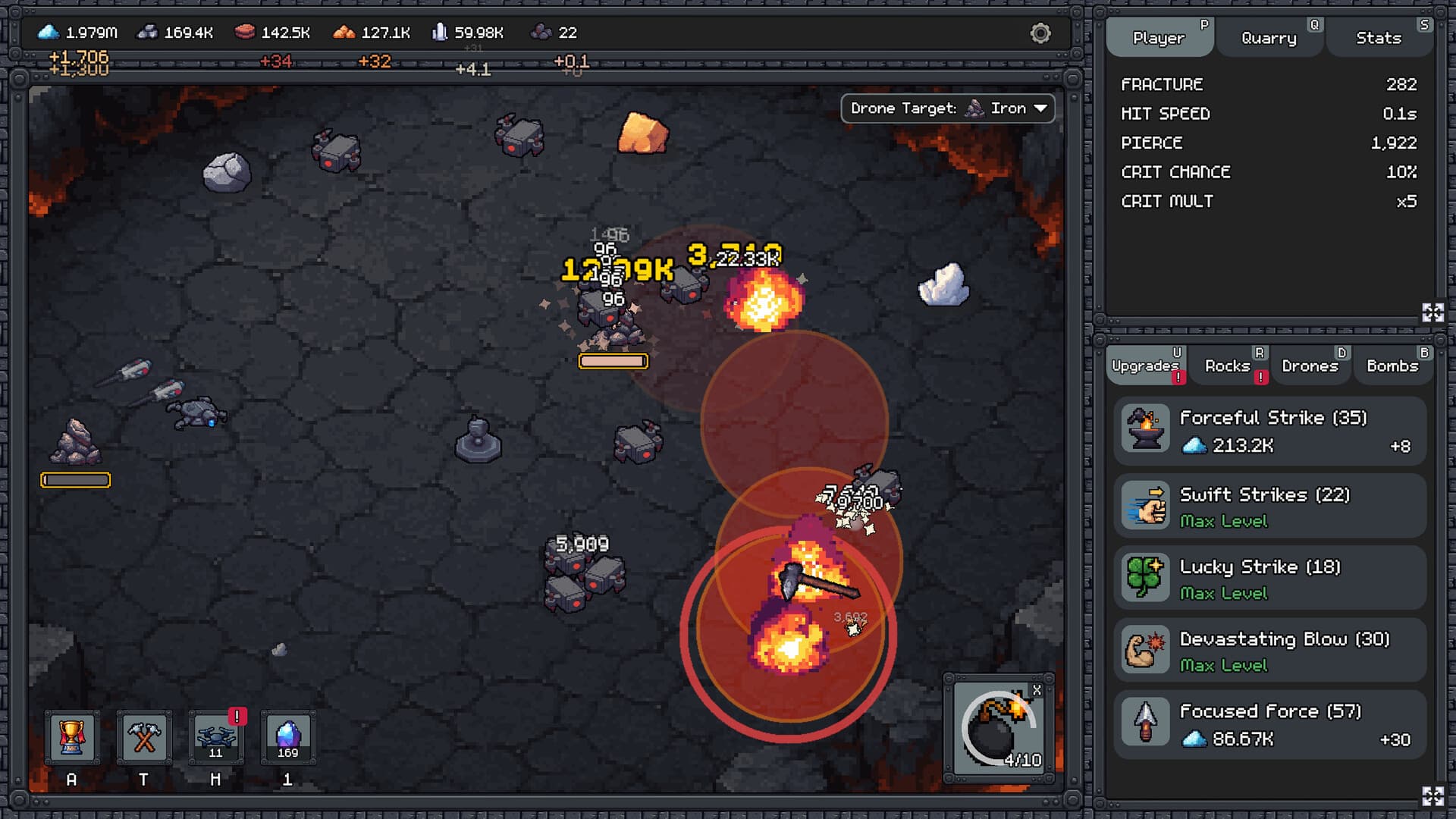1456x819 pixels.
Task: Open the crossed pickaxes tools button
Action: pyautogui.click(x=143, y=737)
